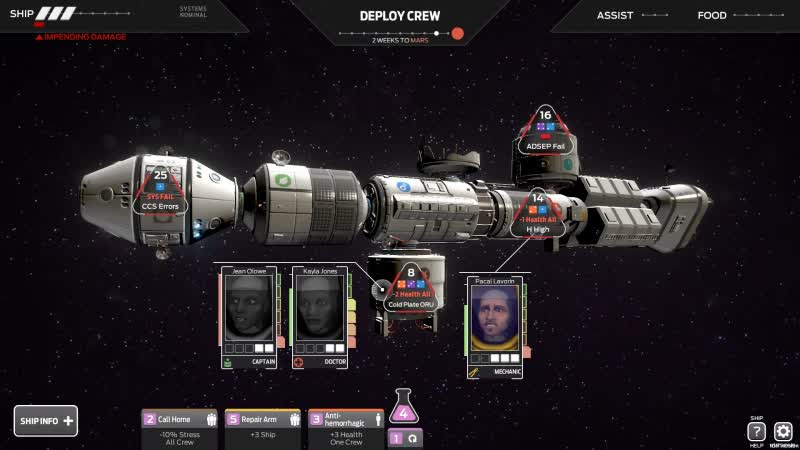Click the purple research flask icon
The width and height of the screenshot is (800, 450).
(x=403, y=409)
